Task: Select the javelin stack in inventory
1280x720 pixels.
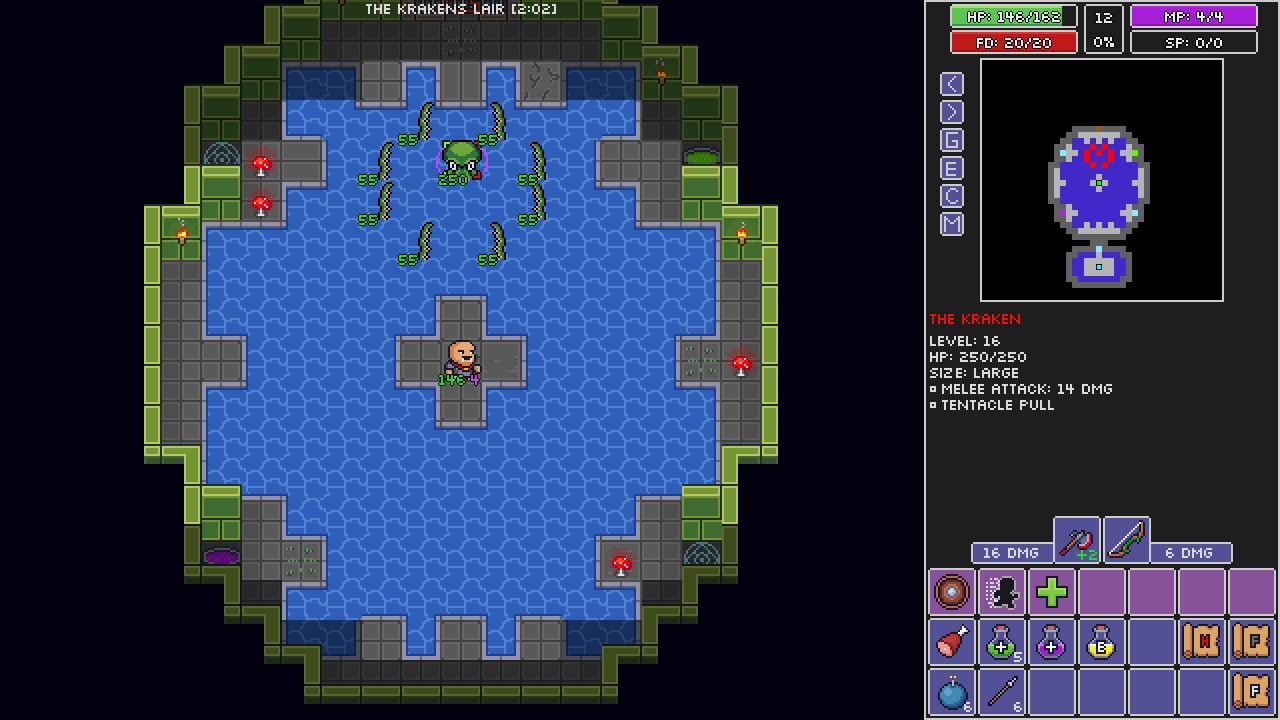Action: [1002, 692]
